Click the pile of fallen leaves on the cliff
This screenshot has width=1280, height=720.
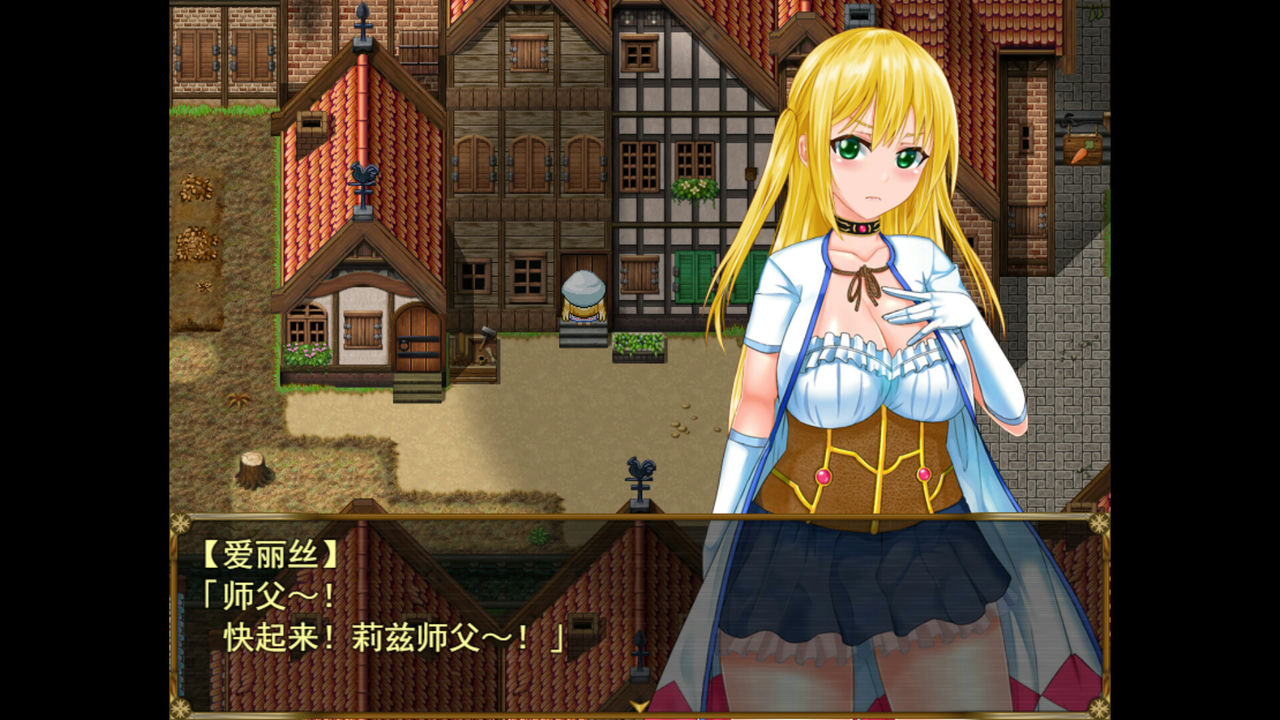[x=196, y=238]
